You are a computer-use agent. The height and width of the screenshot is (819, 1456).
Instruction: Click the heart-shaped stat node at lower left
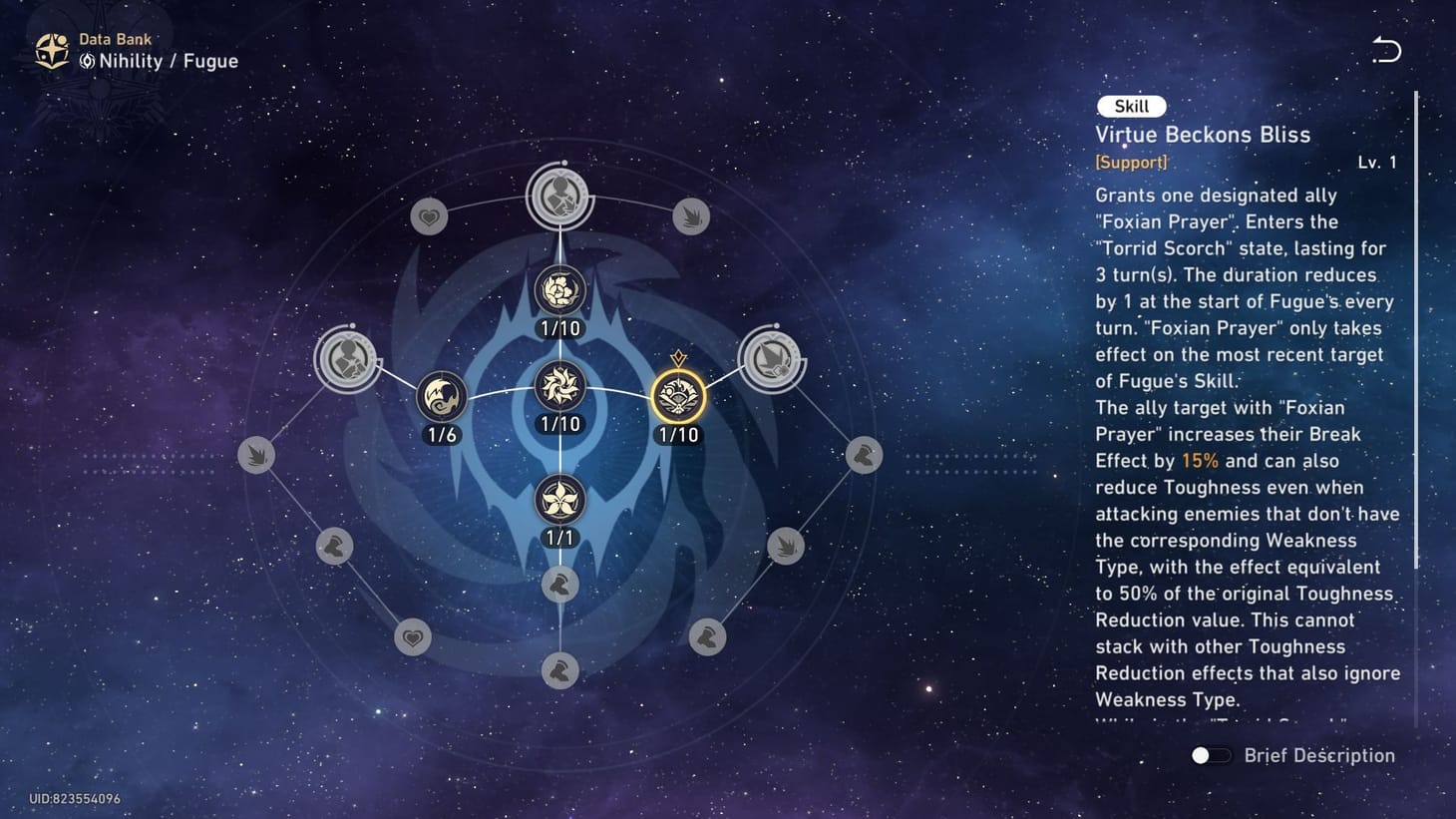tap(411, 637)
